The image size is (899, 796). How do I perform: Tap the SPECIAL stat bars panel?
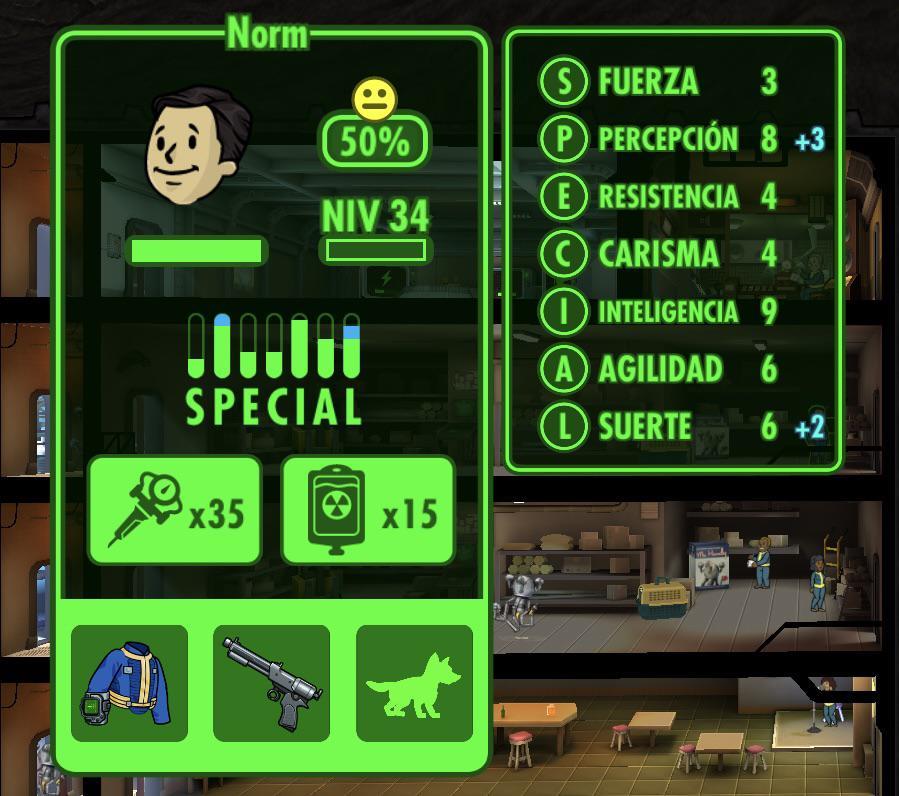pos(273,367)
